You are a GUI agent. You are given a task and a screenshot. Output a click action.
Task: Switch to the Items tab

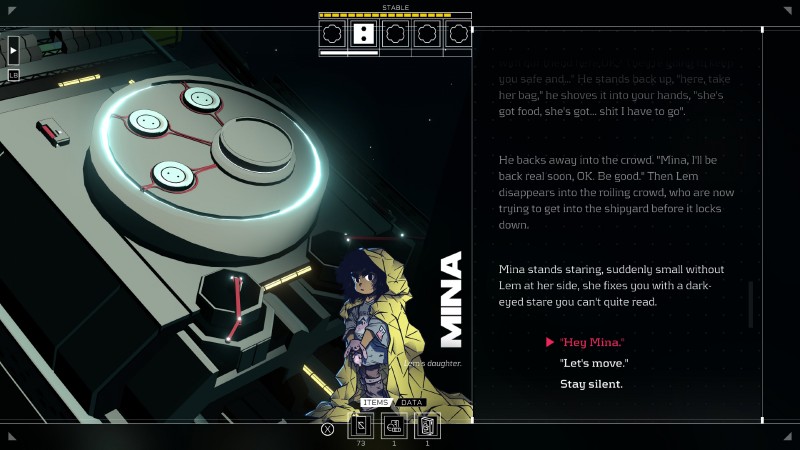(375, 403)
